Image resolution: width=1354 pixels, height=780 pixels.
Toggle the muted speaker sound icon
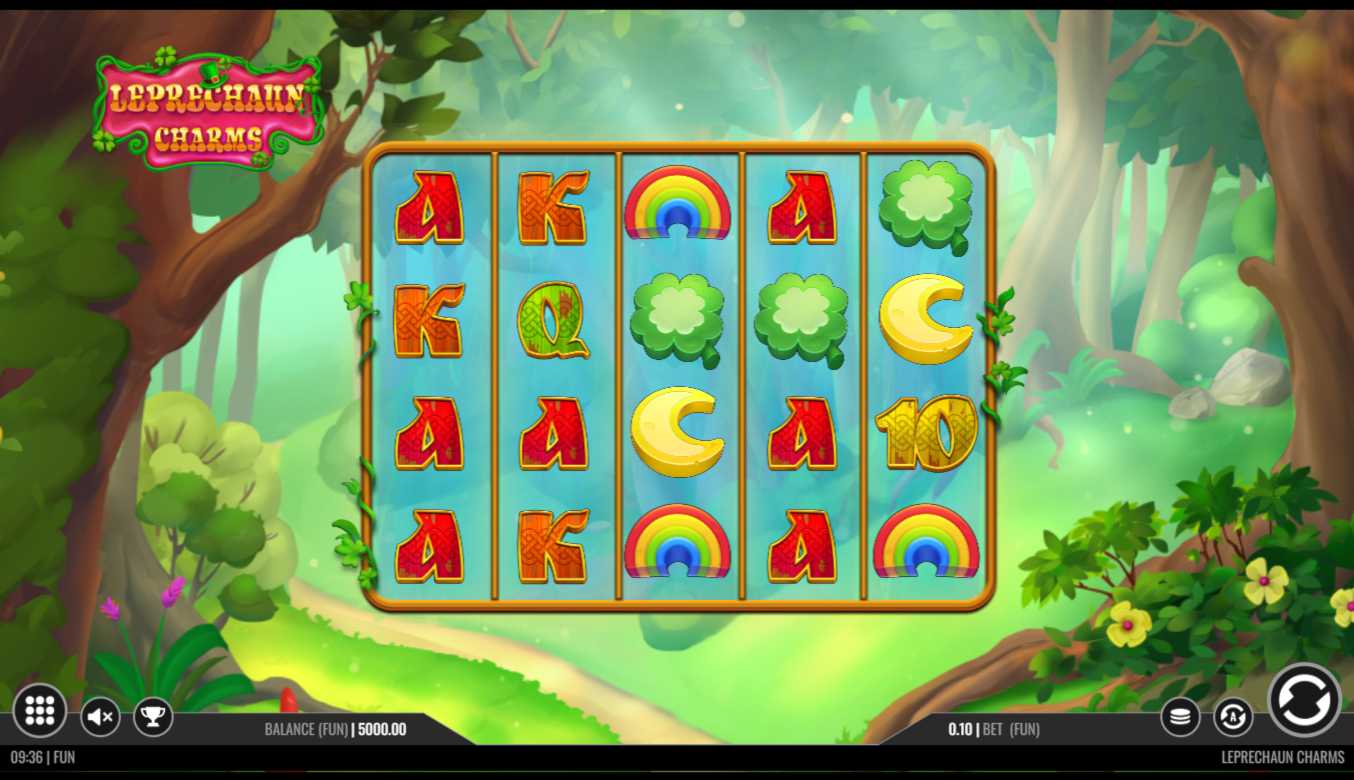[100, 716]
